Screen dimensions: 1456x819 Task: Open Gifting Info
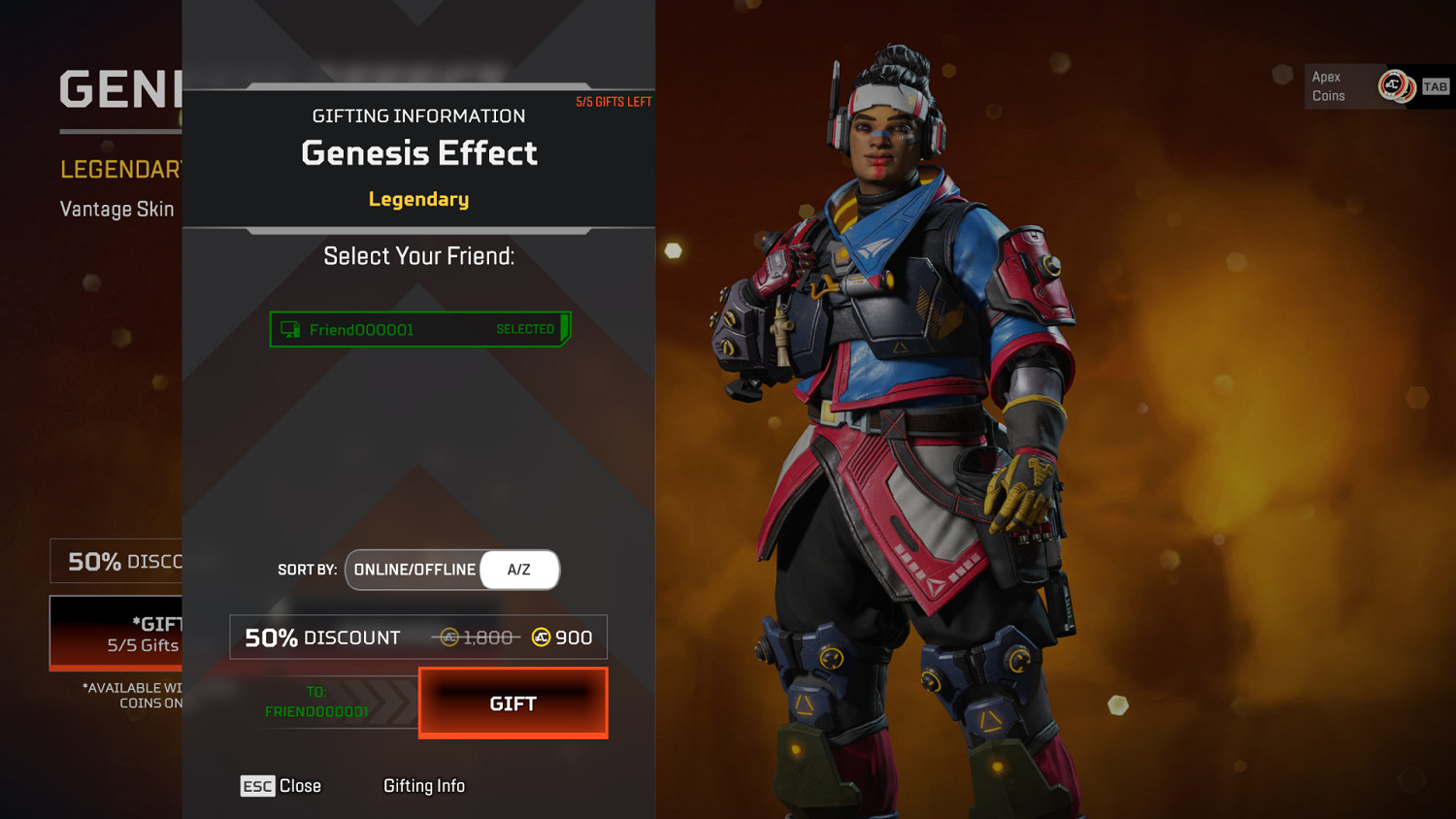coord(424,786)
